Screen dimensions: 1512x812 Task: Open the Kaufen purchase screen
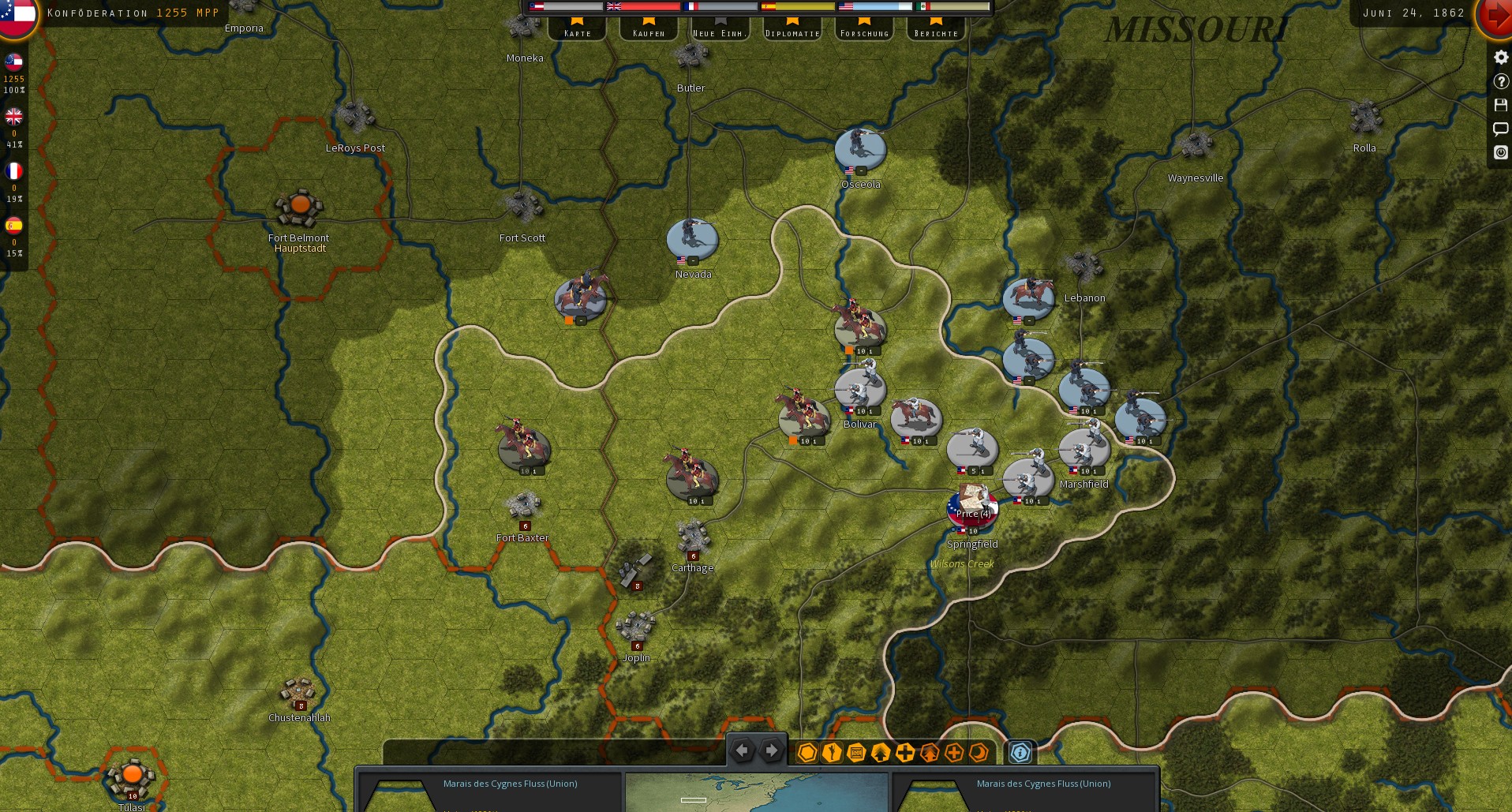[x=648, y=32]
